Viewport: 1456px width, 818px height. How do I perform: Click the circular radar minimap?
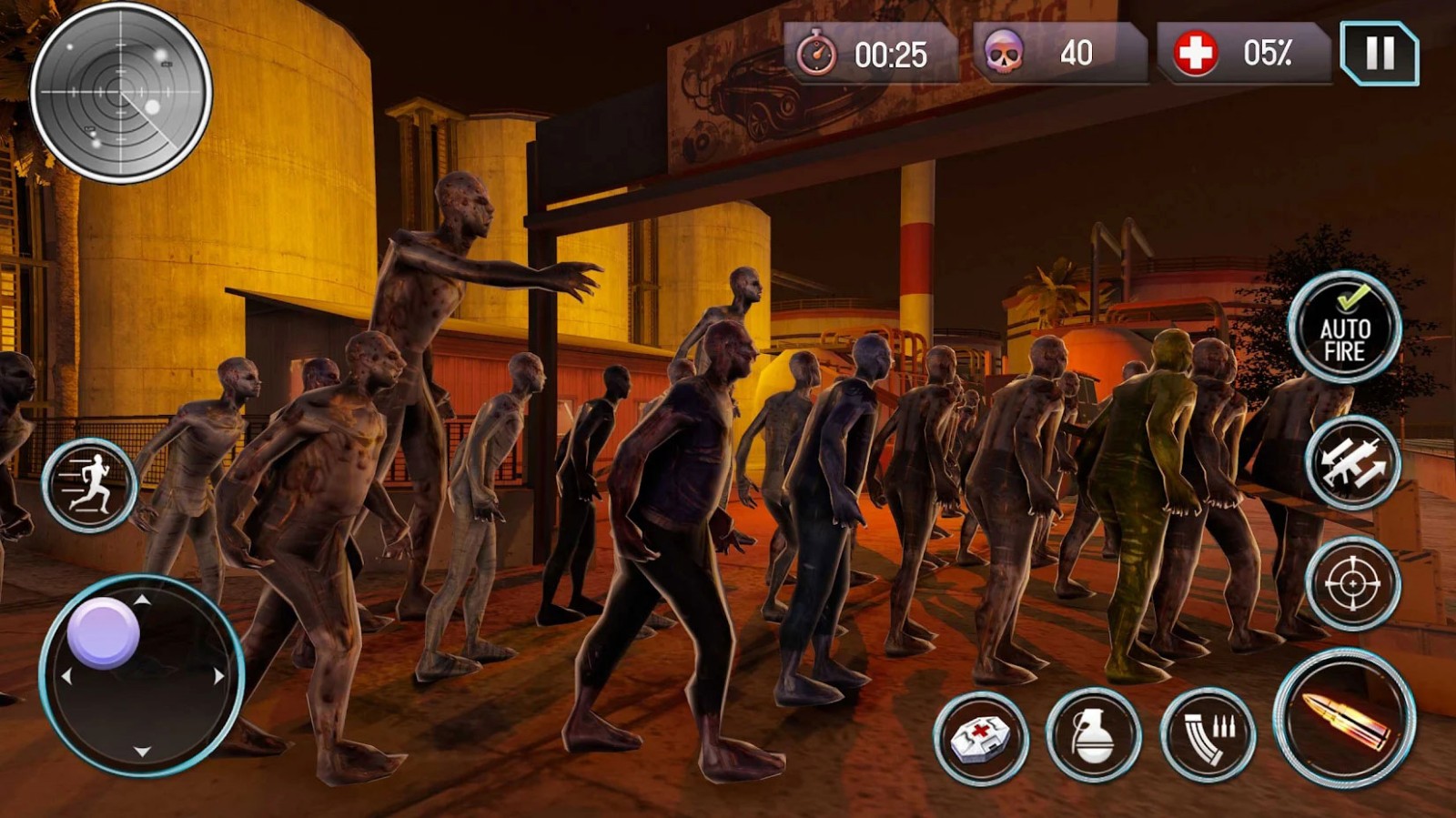pyautogui.click(x=121, y=93)
